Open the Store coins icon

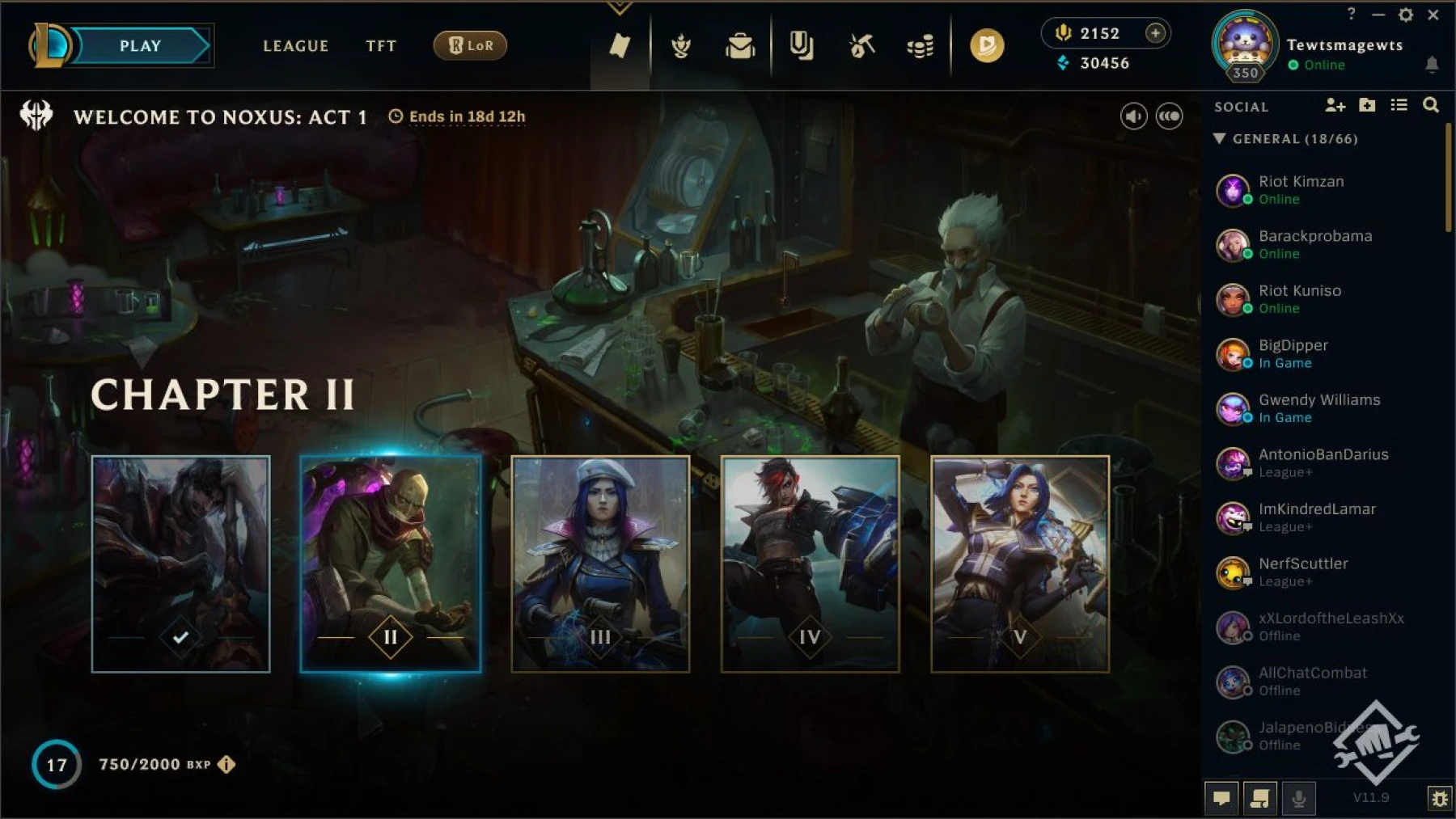click(921, 46)
